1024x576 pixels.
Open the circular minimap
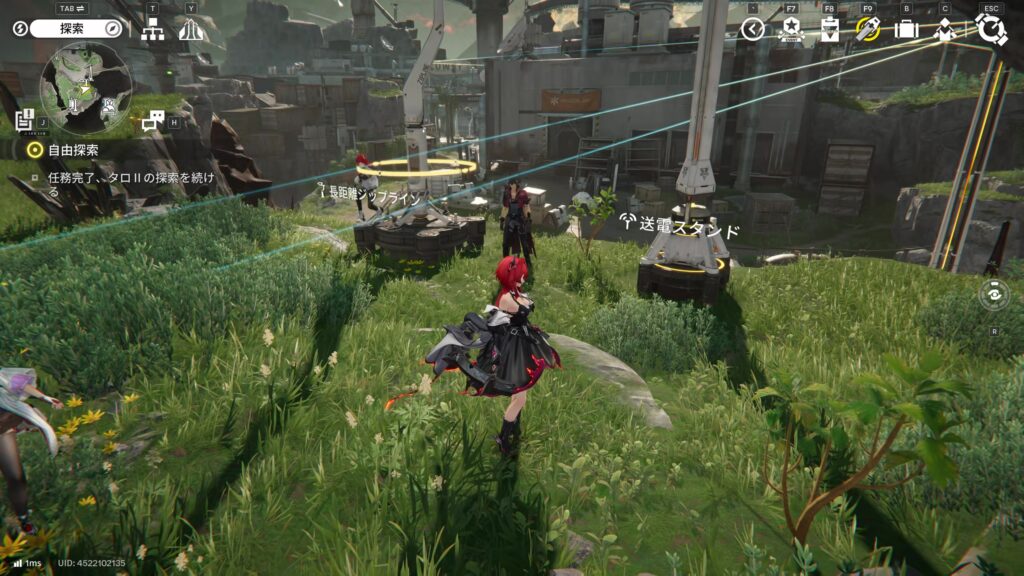pyautogui.click(x=85, y=88)
